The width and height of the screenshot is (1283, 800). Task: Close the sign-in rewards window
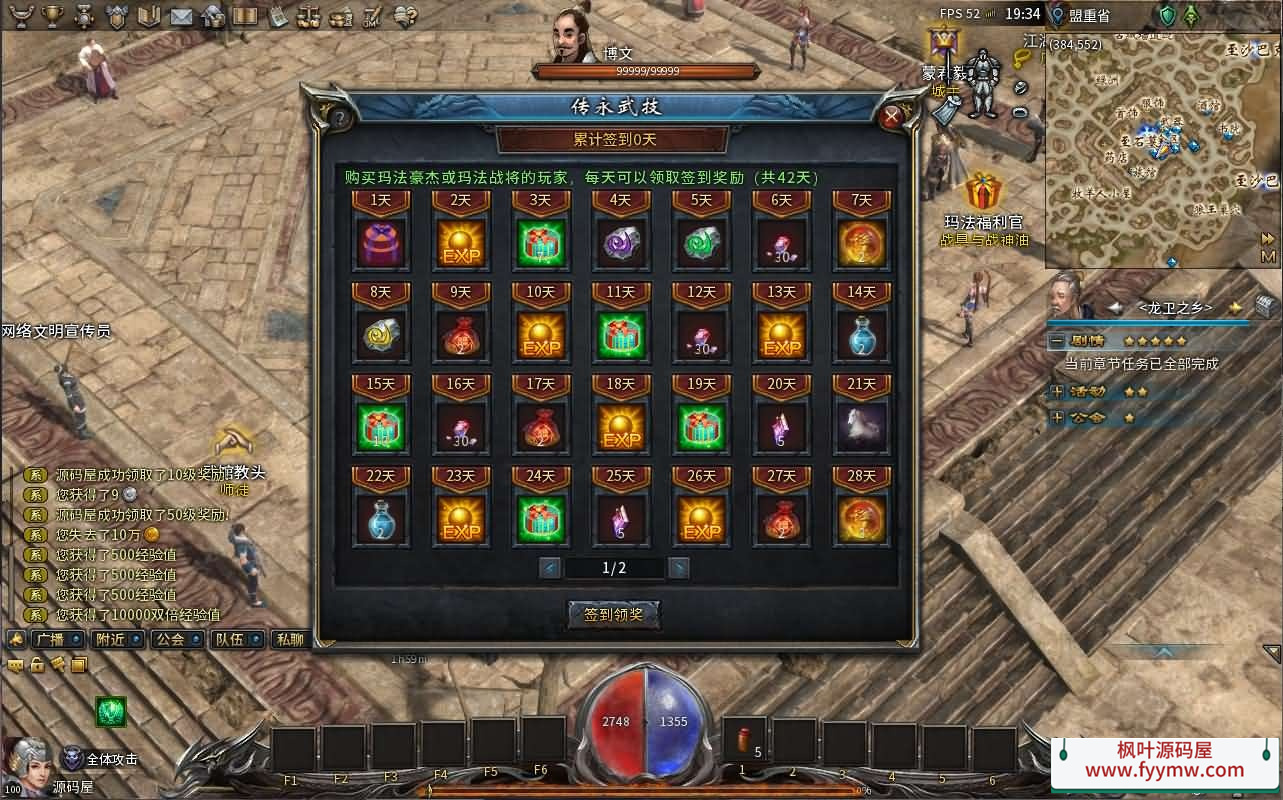[892, 117]
